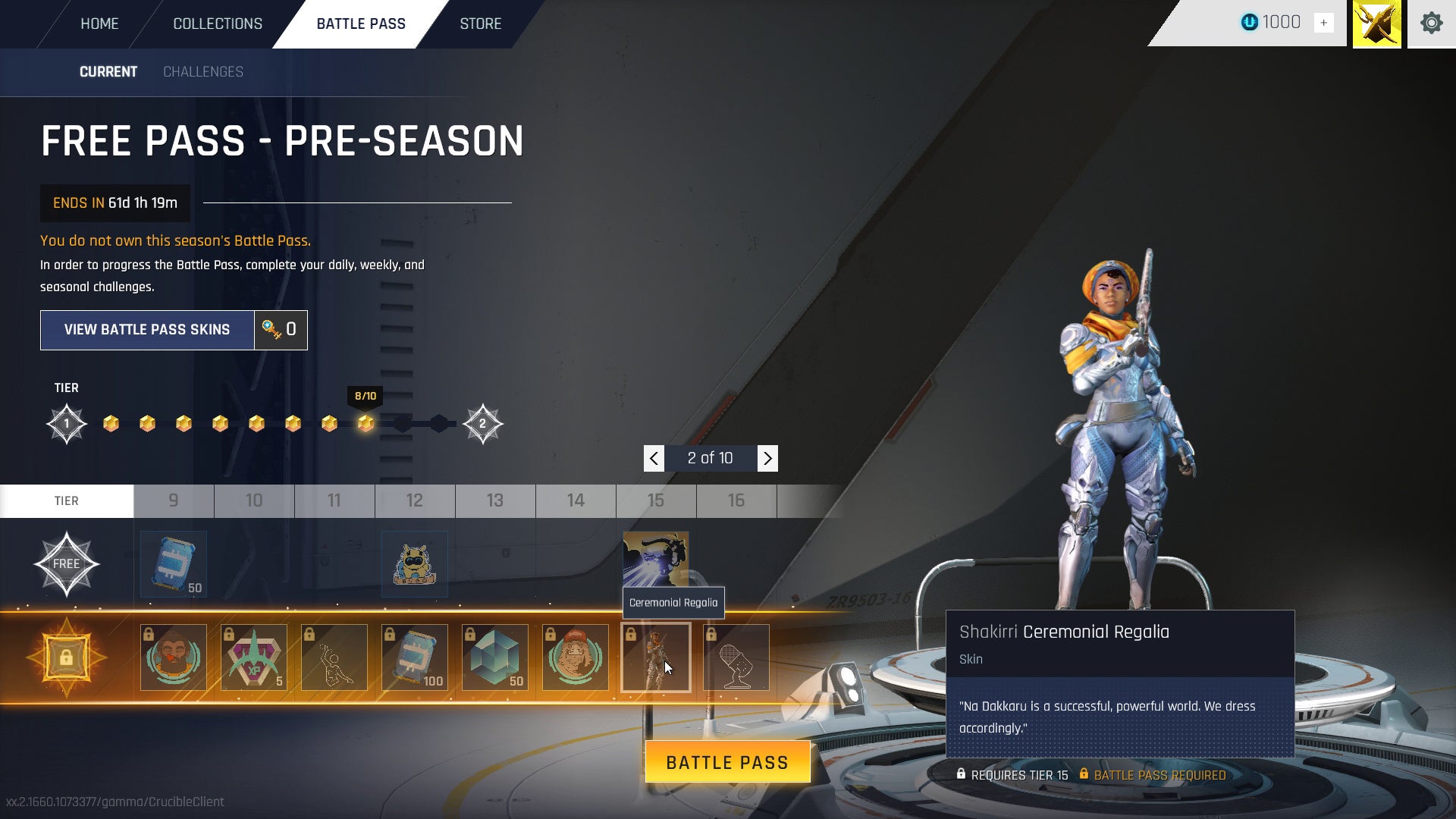Open the Collections menu

pyautogui.click(x=217, y=24)
